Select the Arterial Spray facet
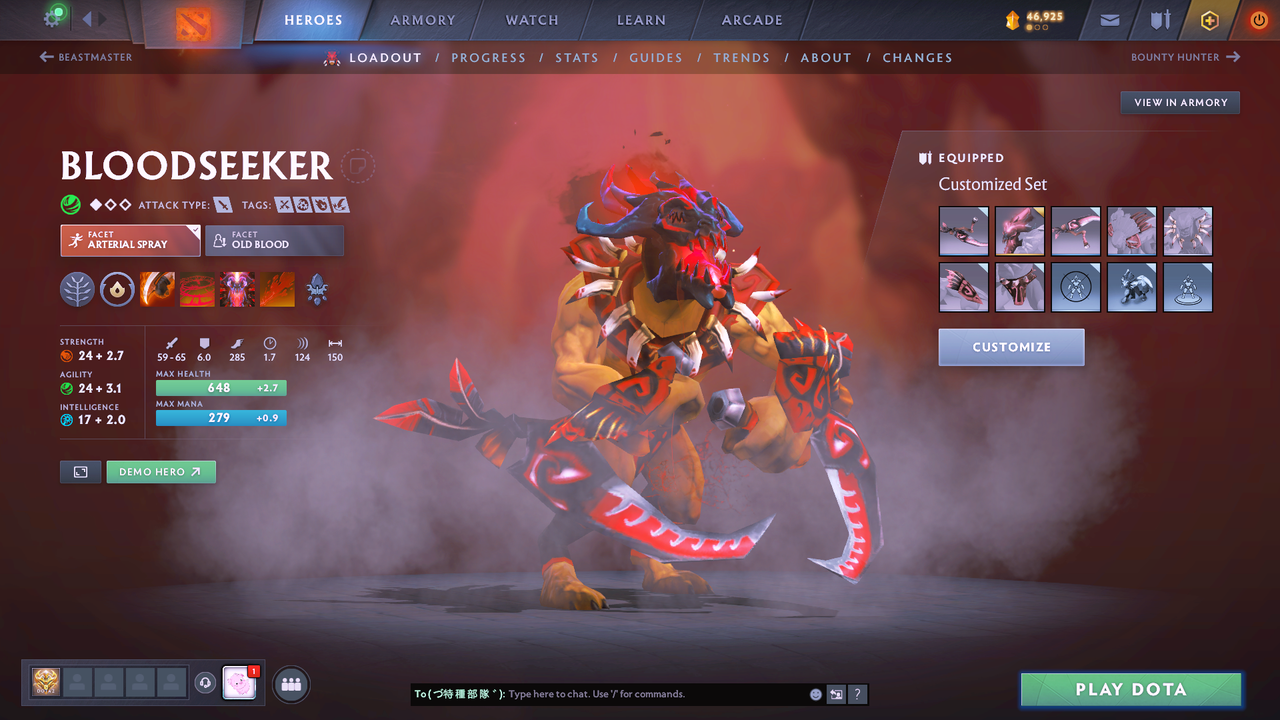 click(x=130, y=240)
